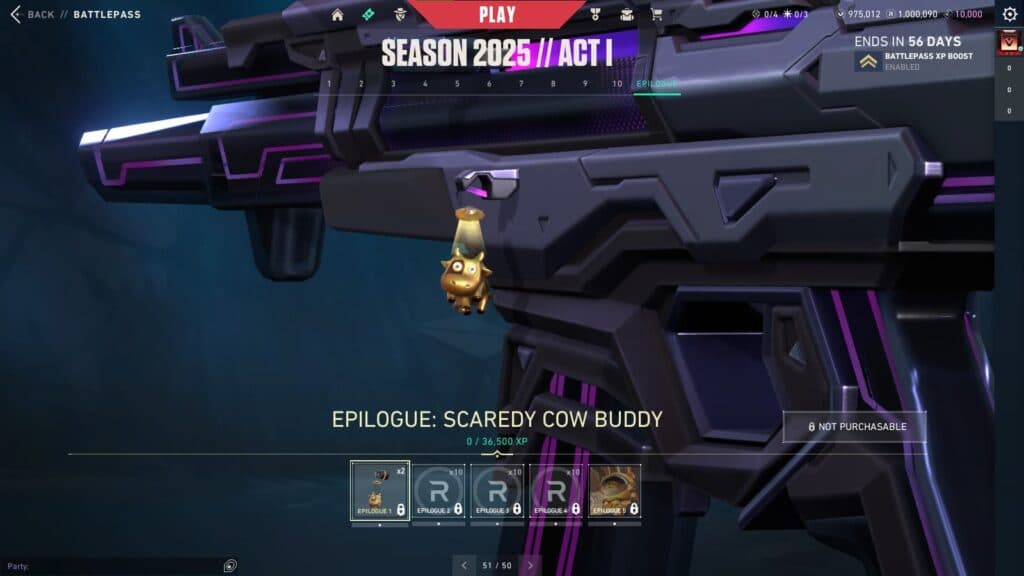Open the player avatar in the corner
Image resolution: width=1024 pixels, height=576 pixels.
point(1008,44)
